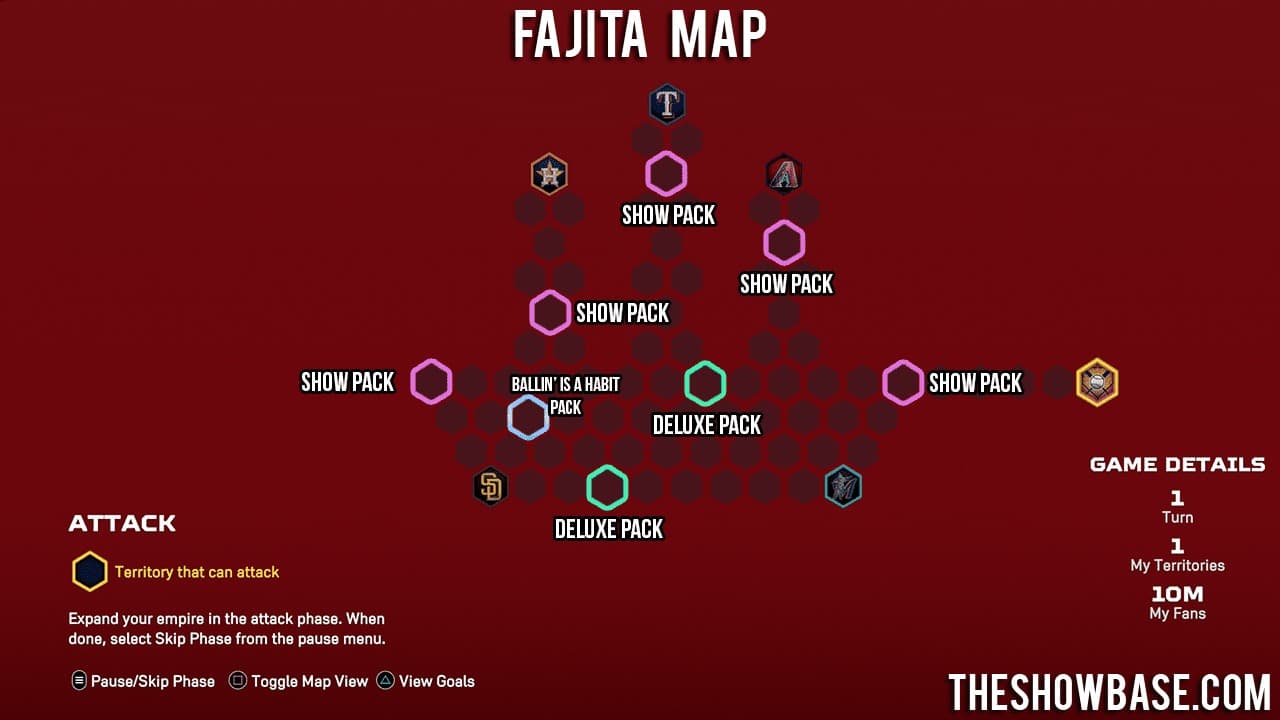Select the Miami Marlins territory hex

843,486
